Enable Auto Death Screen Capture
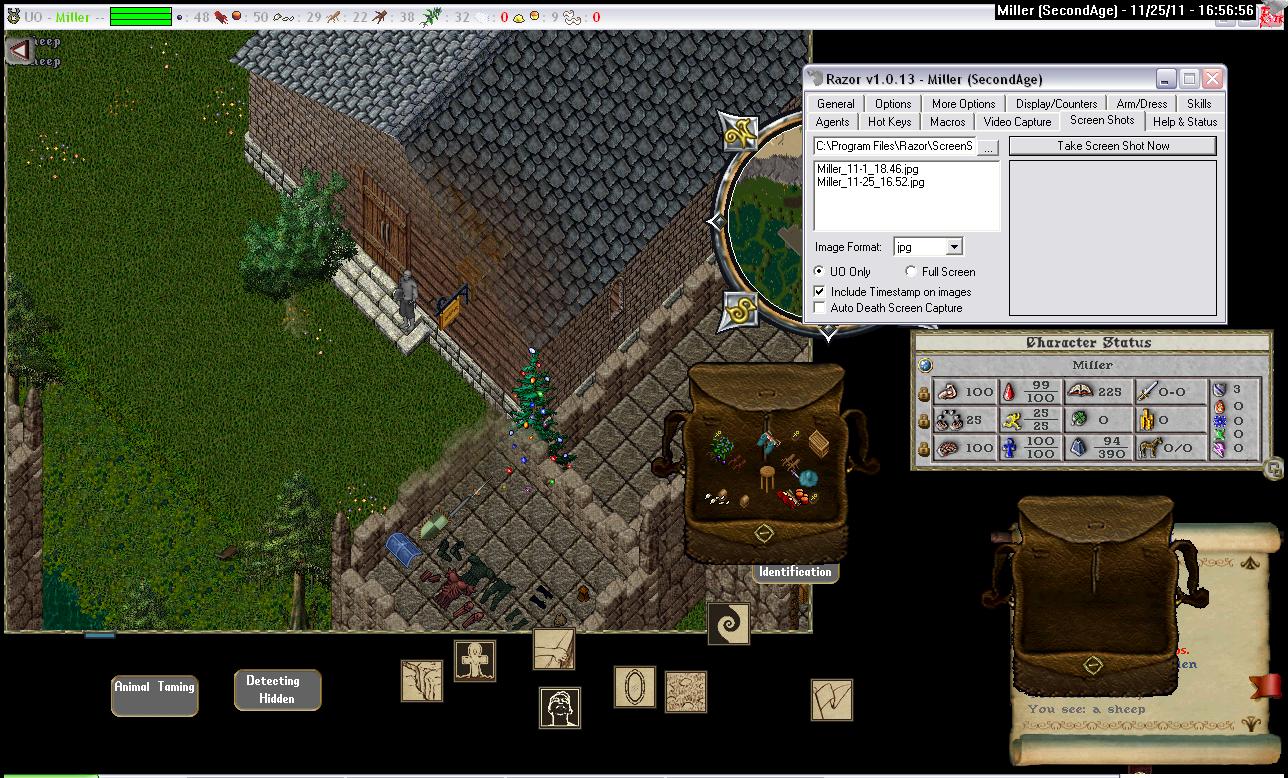Screen dimensions: 1288x778 click(x=821, y=308)
